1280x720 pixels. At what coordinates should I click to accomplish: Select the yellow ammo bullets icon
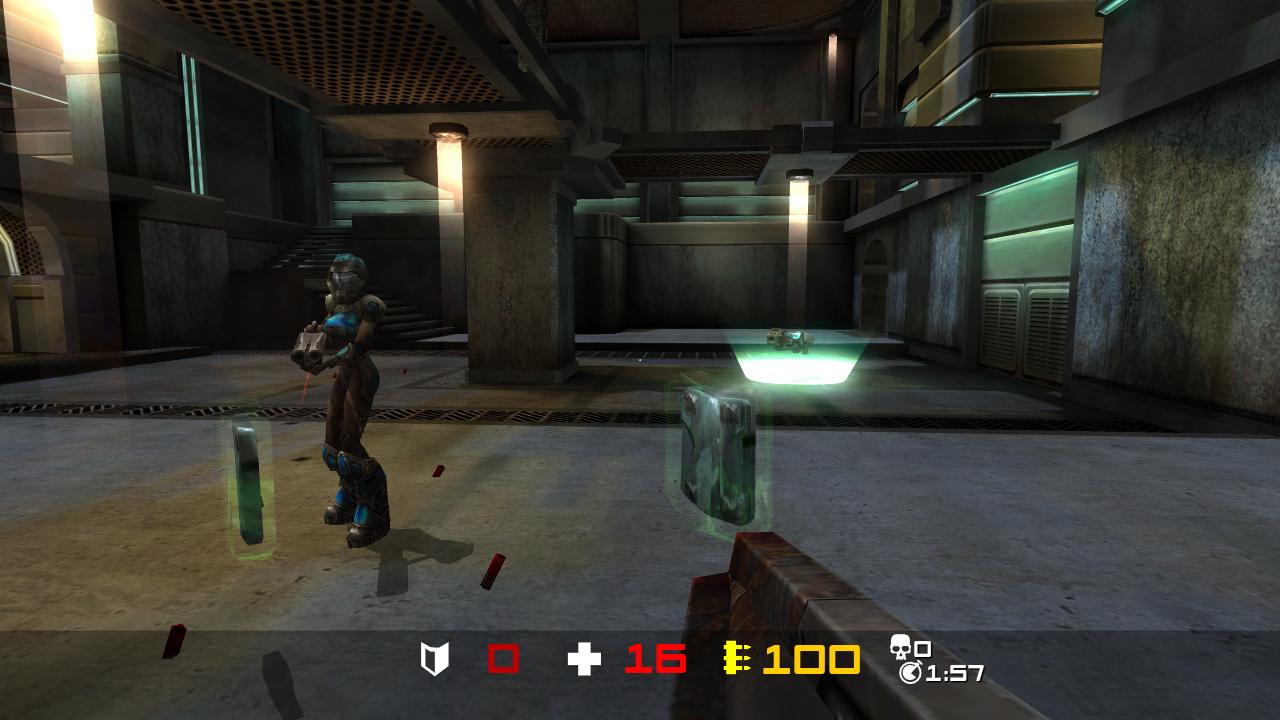[738, 659]
